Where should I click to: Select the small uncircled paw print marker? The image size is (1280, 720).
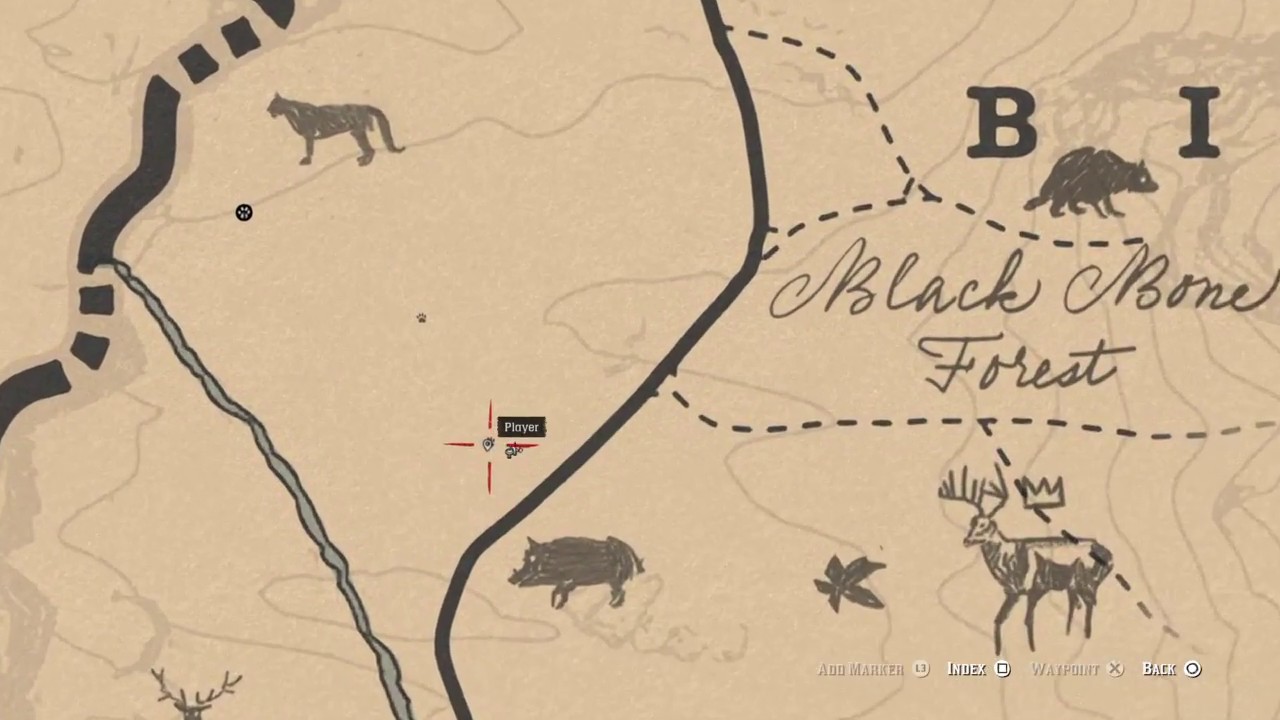[x=422, y=318]
